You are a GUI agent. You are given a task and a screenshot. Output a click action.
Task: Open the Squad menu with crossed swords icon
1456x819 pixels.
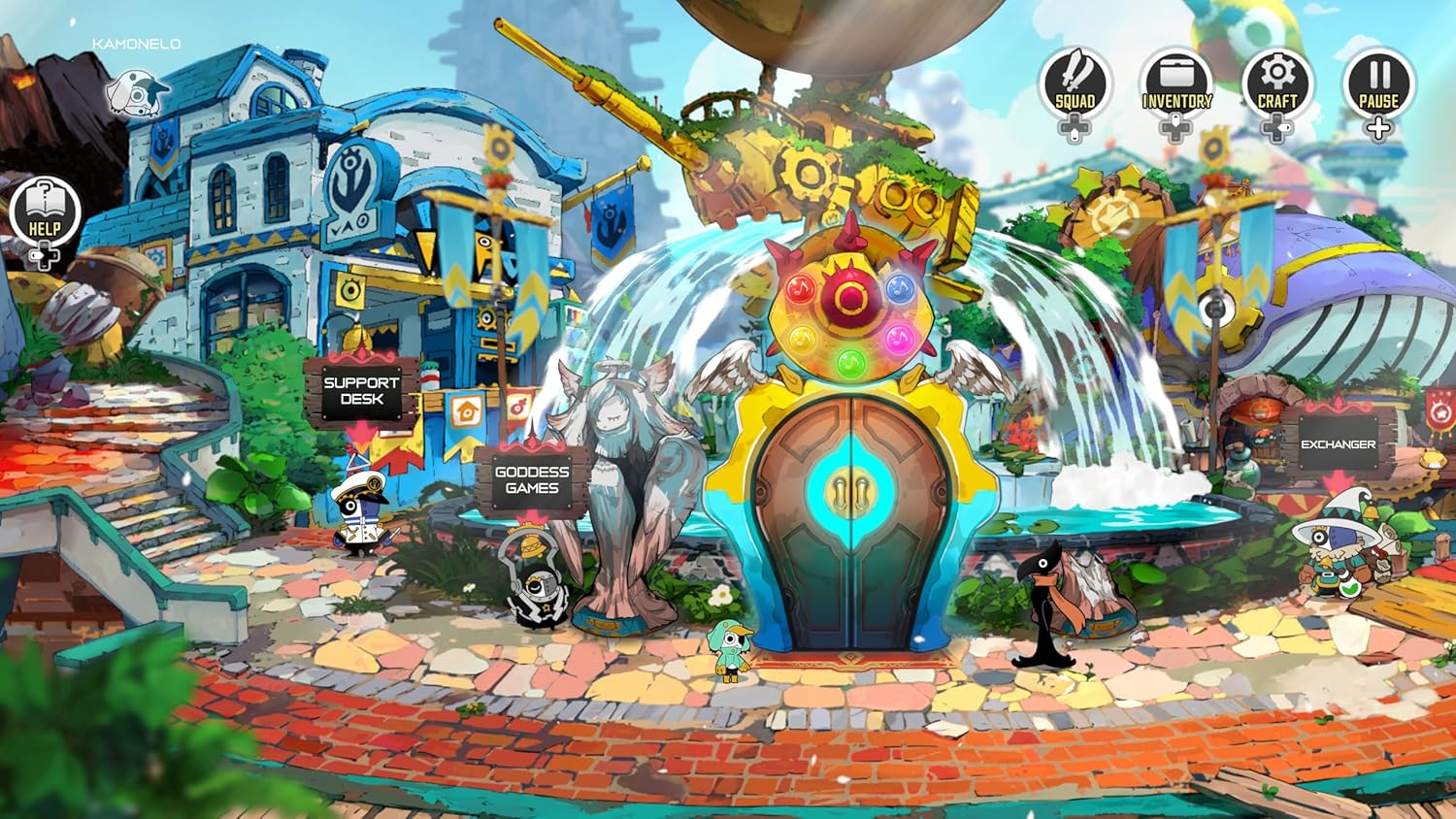tap(1075, 82)
